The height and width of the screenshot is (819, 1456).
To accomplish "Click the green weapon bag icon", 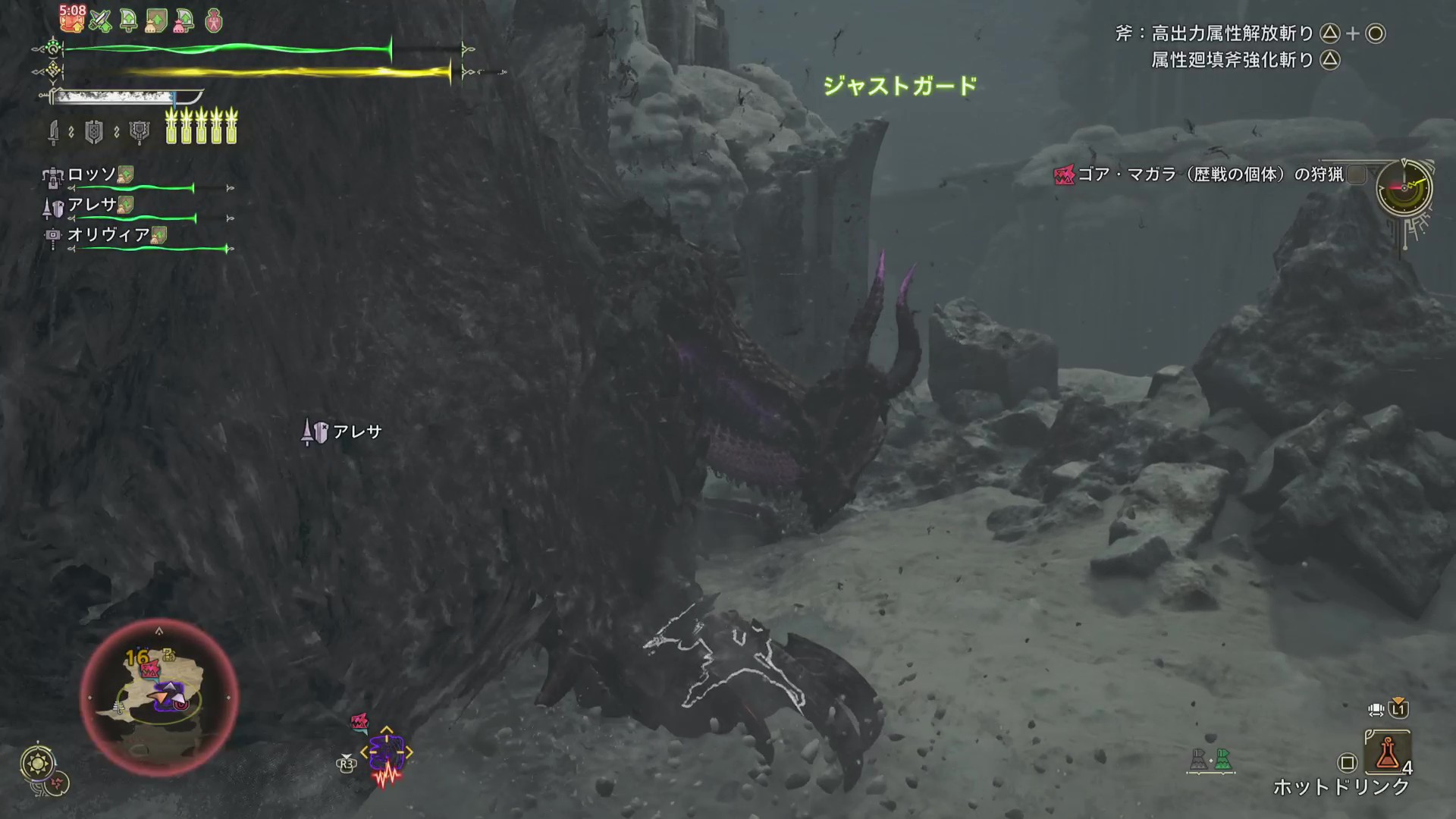I will (x=156, y=20).
